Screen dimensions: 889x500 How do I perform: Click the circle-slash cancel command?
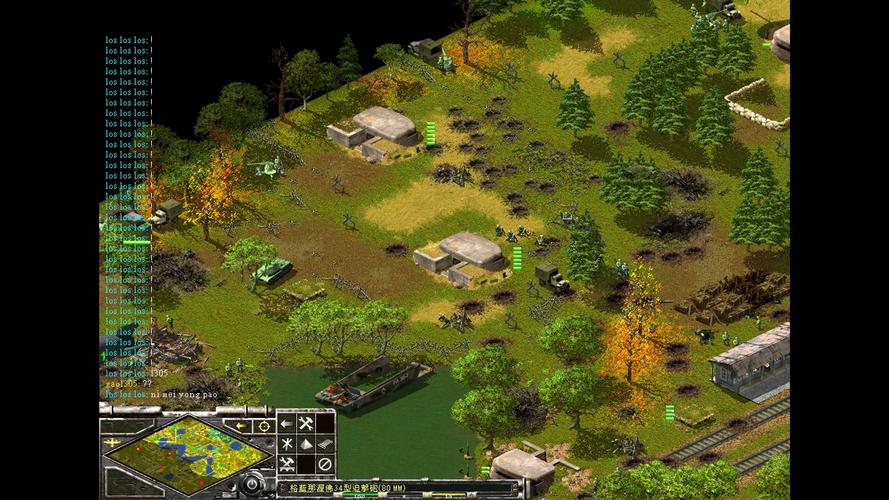pos(325,464)
